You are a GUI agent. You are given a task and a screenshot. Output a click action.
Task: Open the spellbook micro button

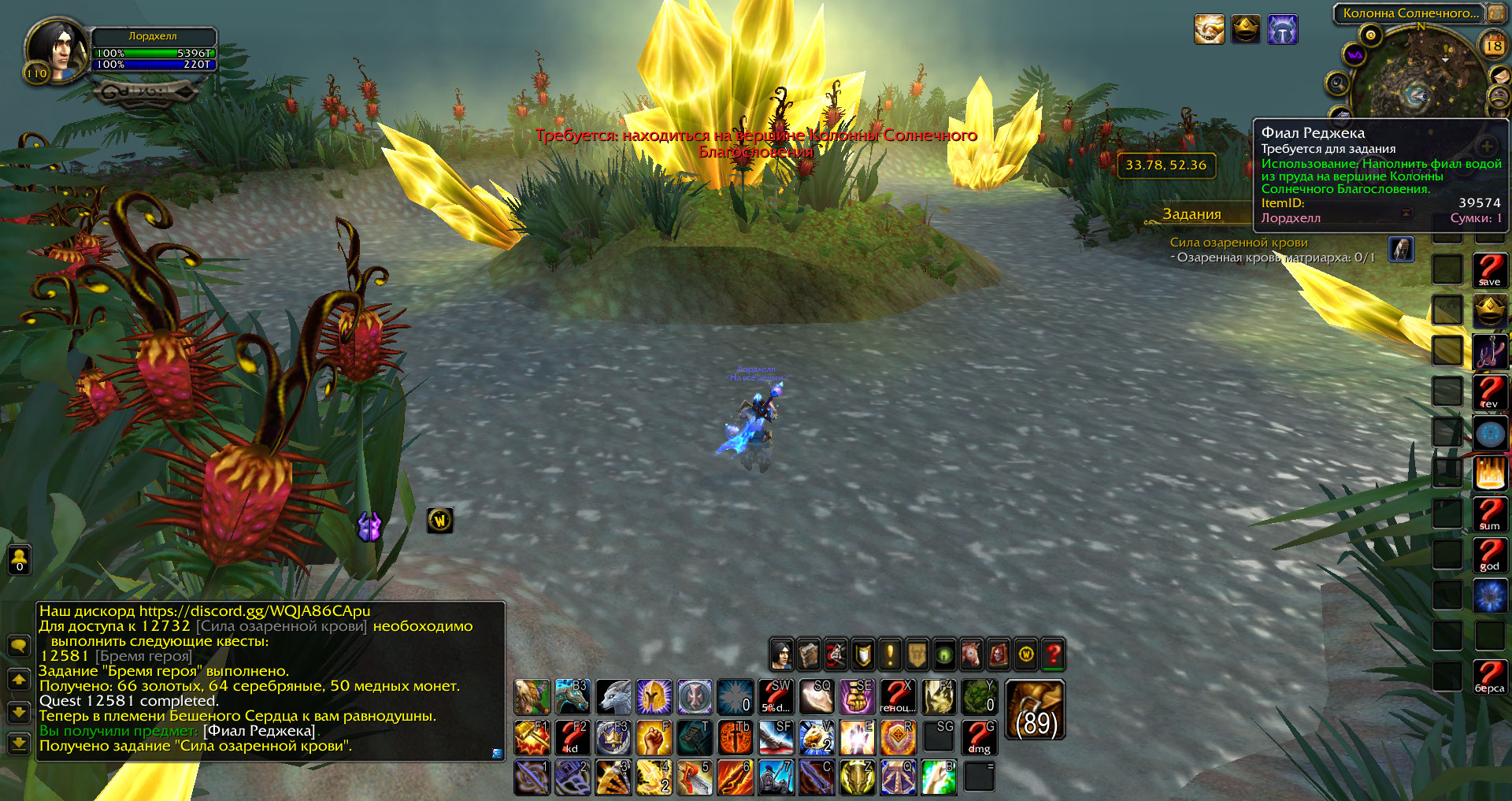pyautogui.click(x=809, y=654)
